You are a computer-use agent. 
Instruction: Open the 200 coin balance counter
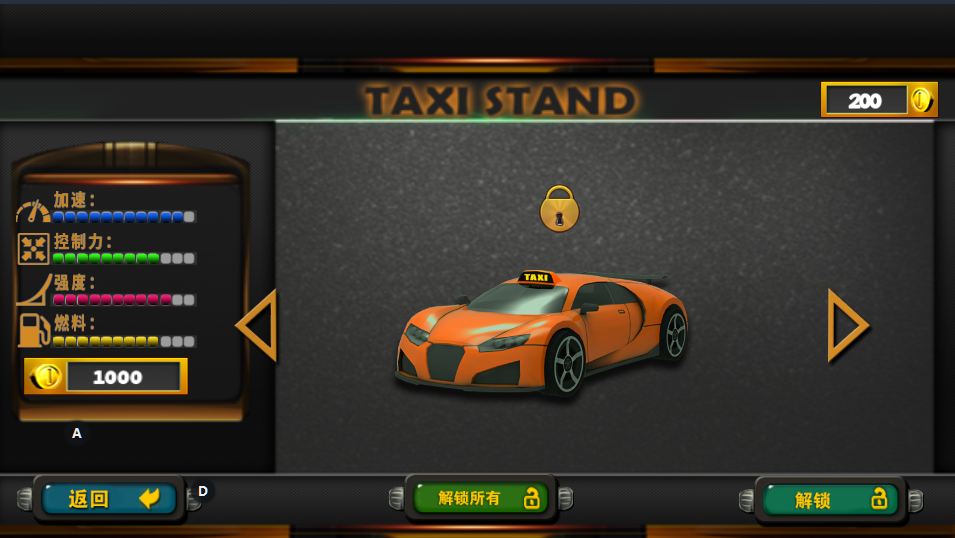[x=878, y=100]
